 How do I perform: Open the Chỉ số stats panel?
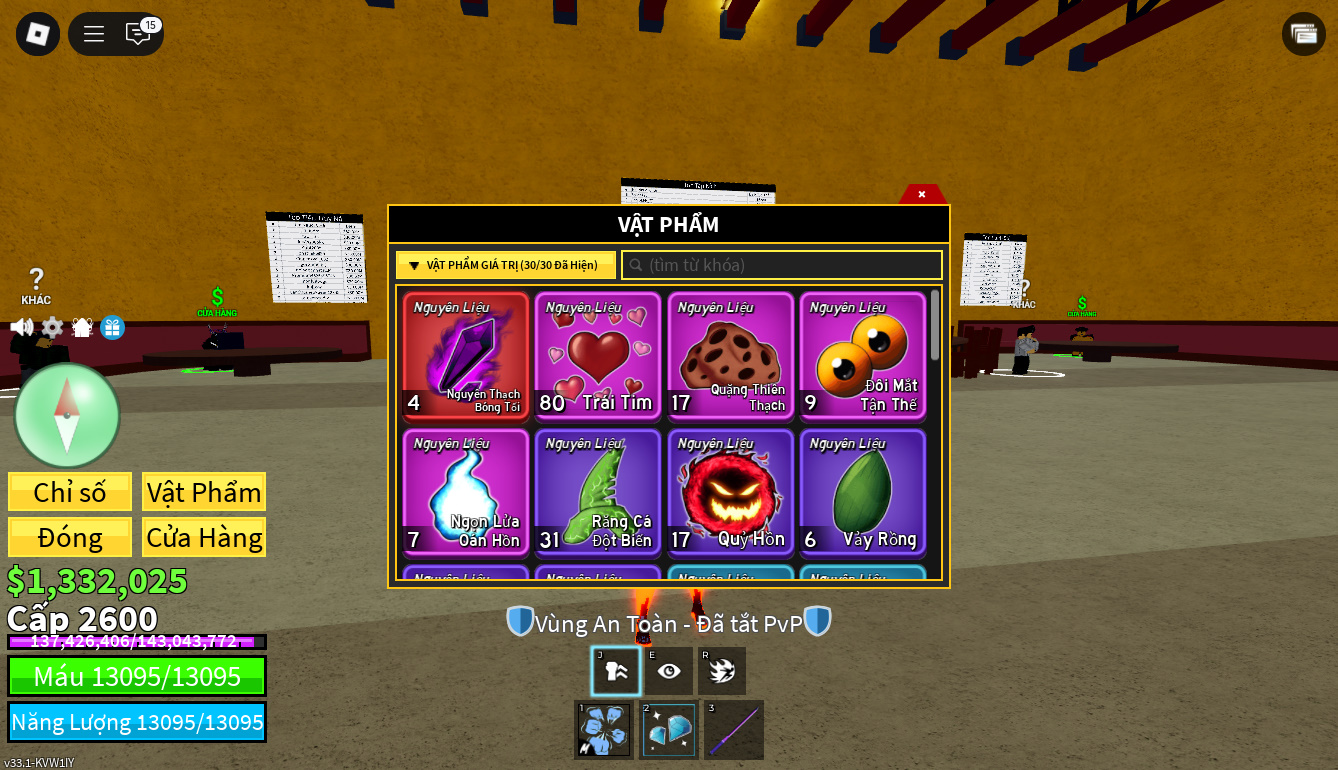tap(70, 492)
